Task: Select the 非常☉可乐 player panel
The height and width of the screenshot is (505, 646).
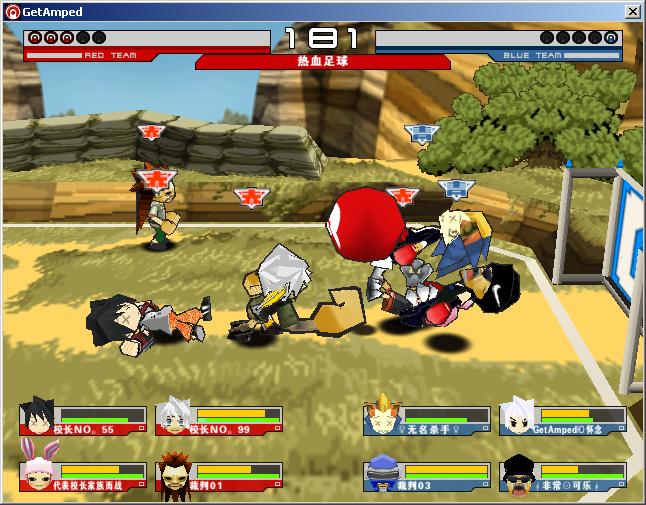Action: pos(562,474)
